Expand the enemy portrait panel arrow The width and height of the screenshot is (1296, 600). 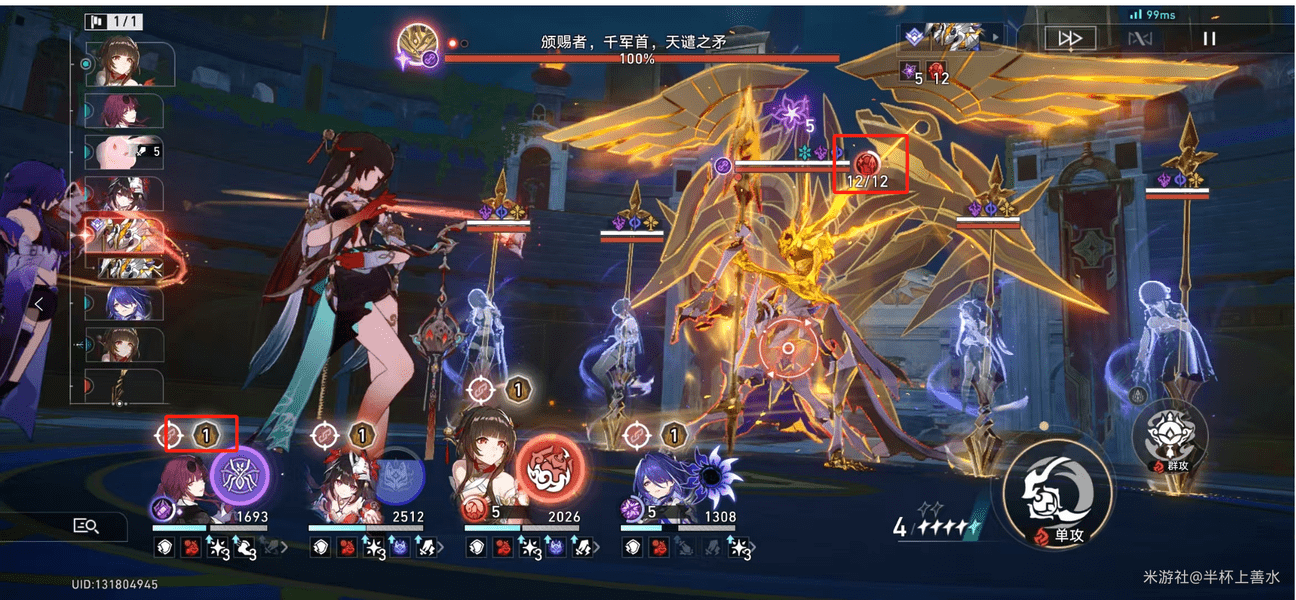coord(994,37)
